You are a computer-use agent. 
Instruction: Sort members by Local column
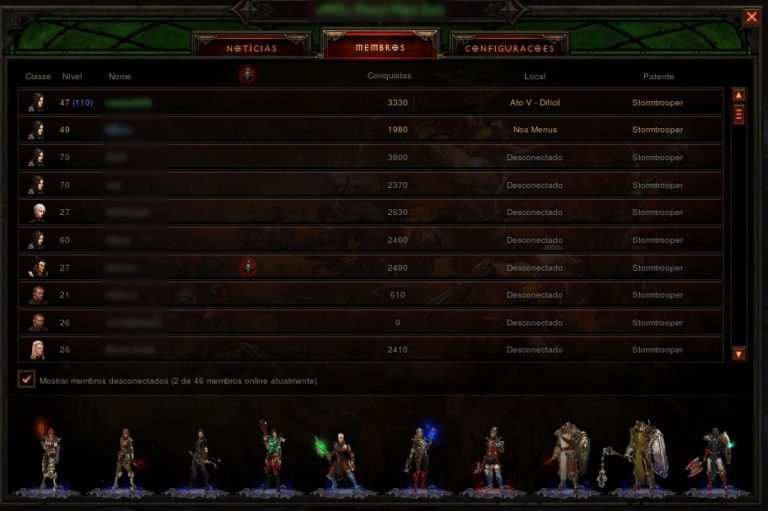tap(534, 76)
